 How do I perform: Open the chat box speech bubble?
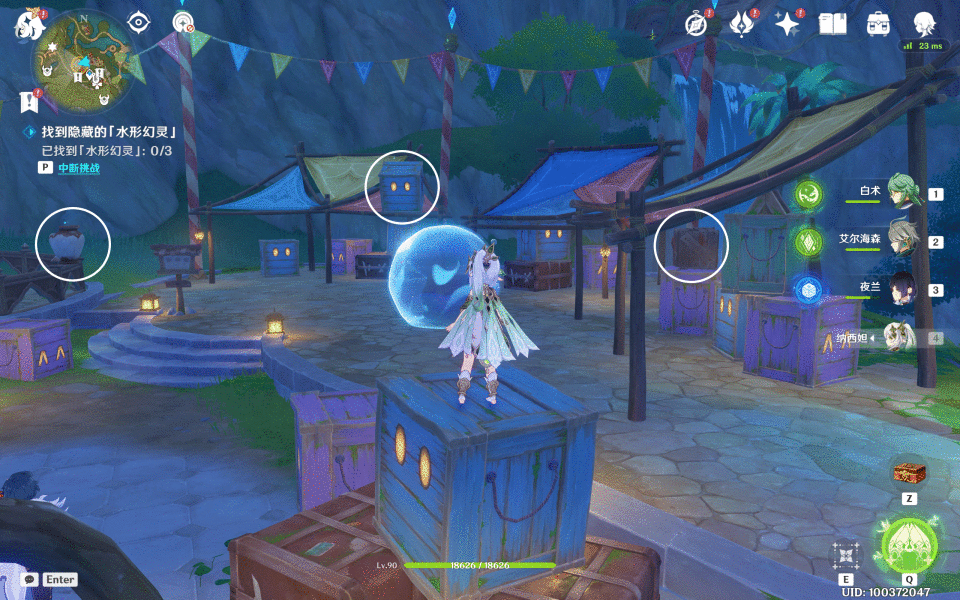[30, 579]
